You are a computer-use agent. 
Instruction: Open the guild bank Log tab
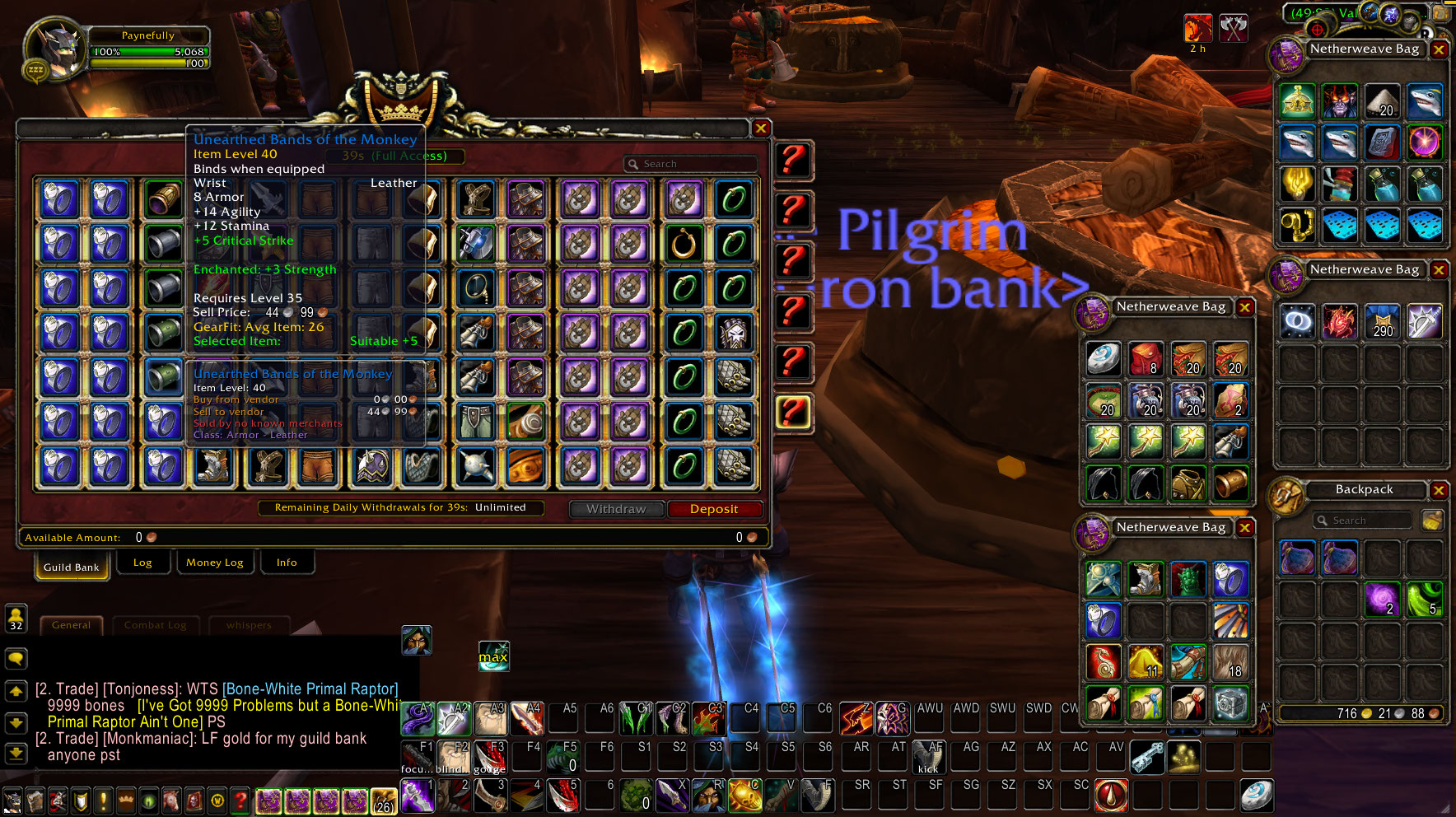pos(142,563)
